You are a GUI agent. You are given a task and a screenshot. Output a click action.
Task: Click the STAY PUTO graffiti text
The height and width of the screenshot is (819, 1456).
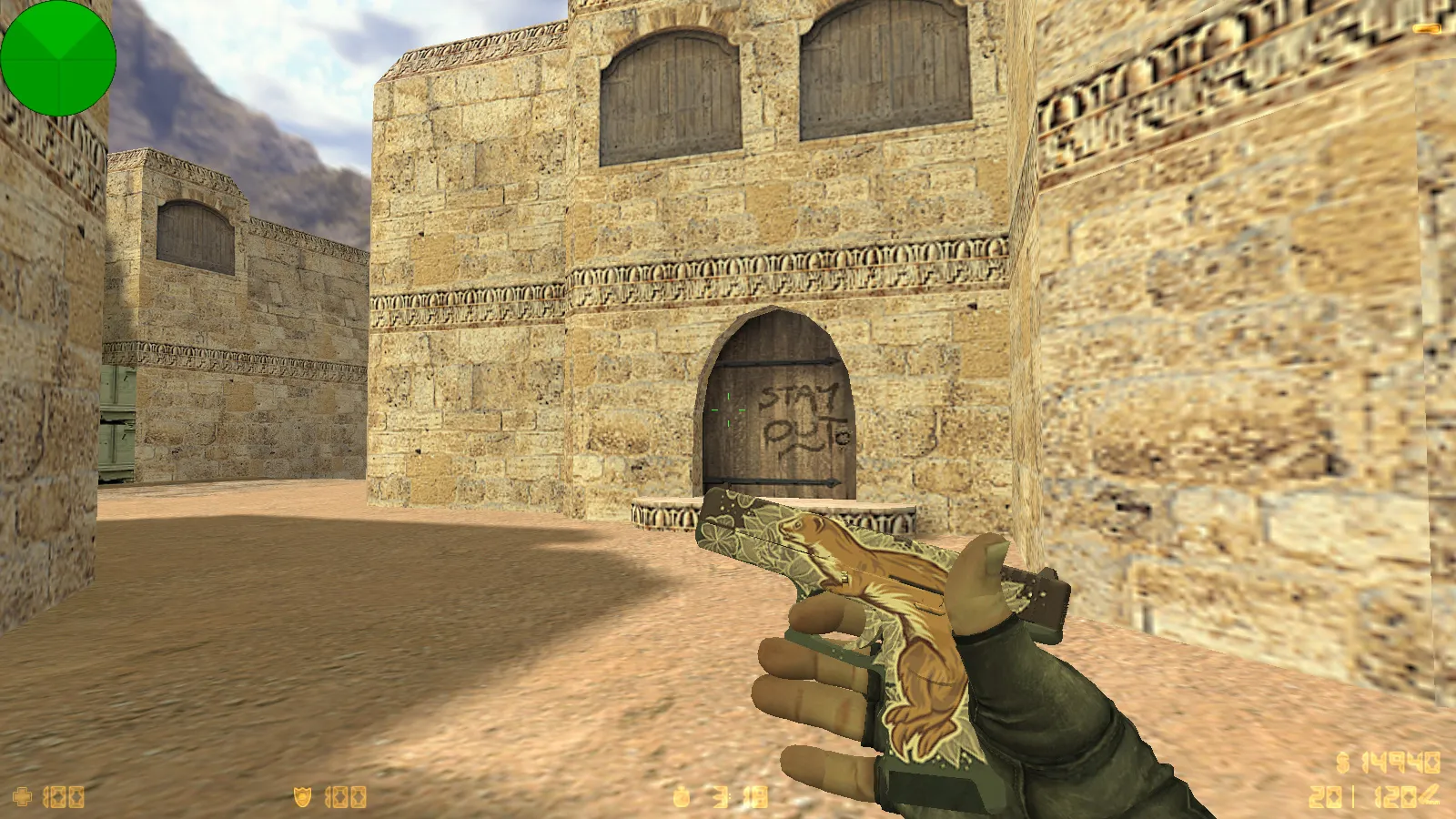804,417
